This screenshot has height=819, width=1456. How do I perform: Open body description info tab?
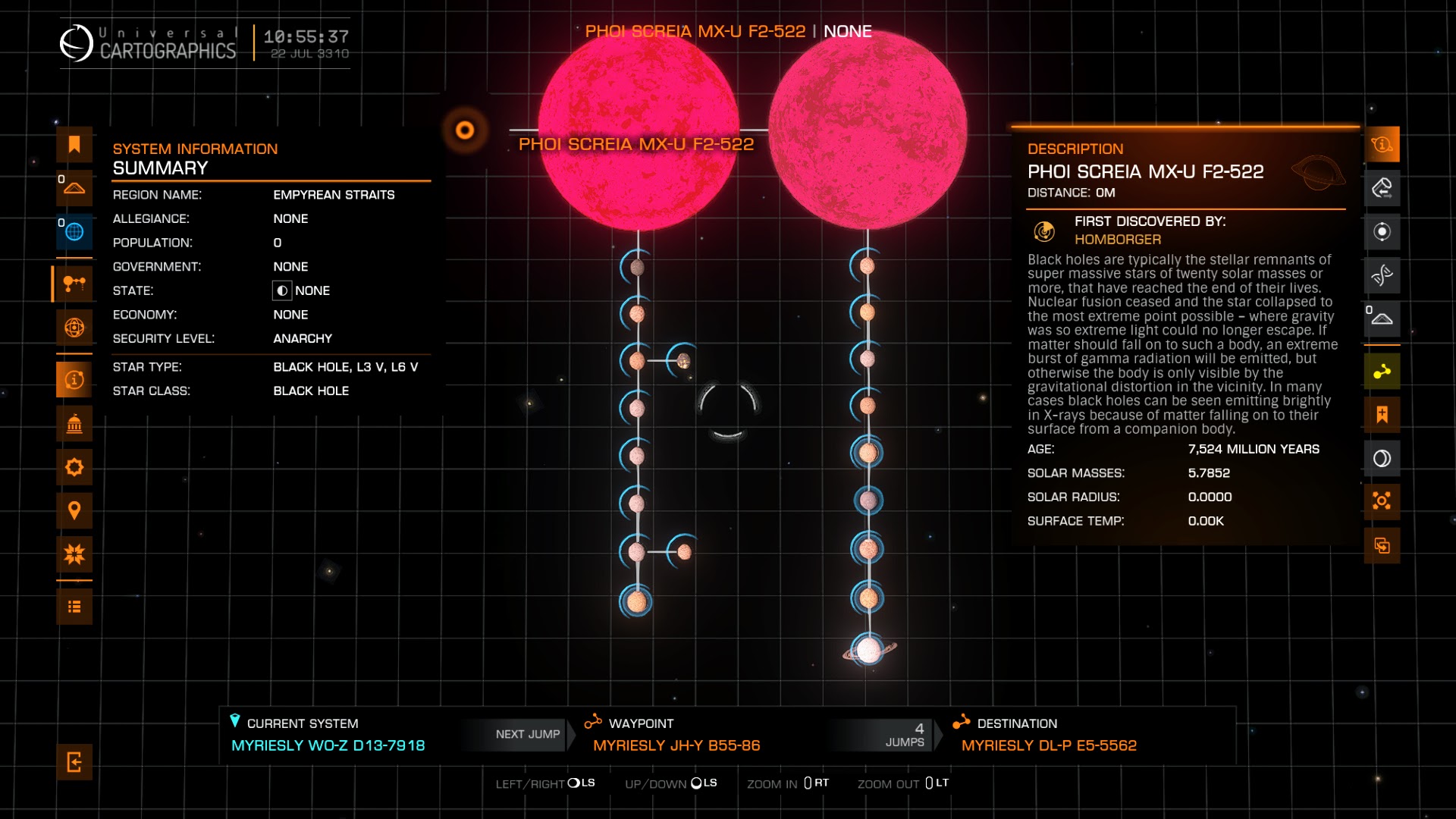[x=1382, y=145]
